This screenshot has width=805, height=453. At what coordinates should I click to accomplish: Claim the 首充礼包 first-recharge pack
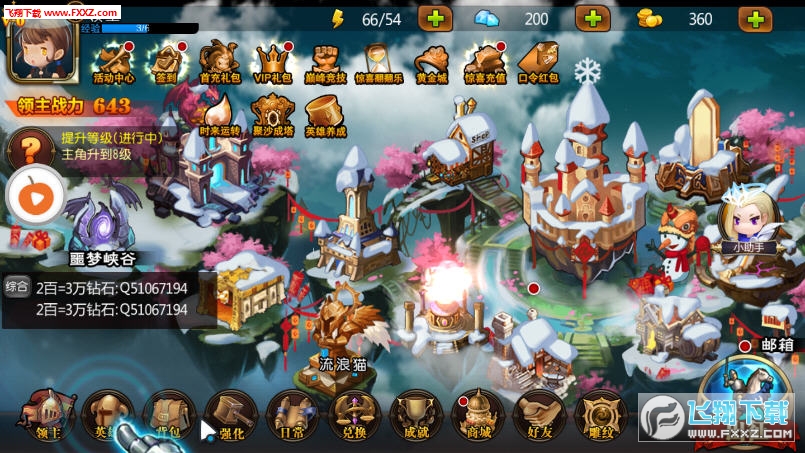pyautogui.click(x=219, y=62)
